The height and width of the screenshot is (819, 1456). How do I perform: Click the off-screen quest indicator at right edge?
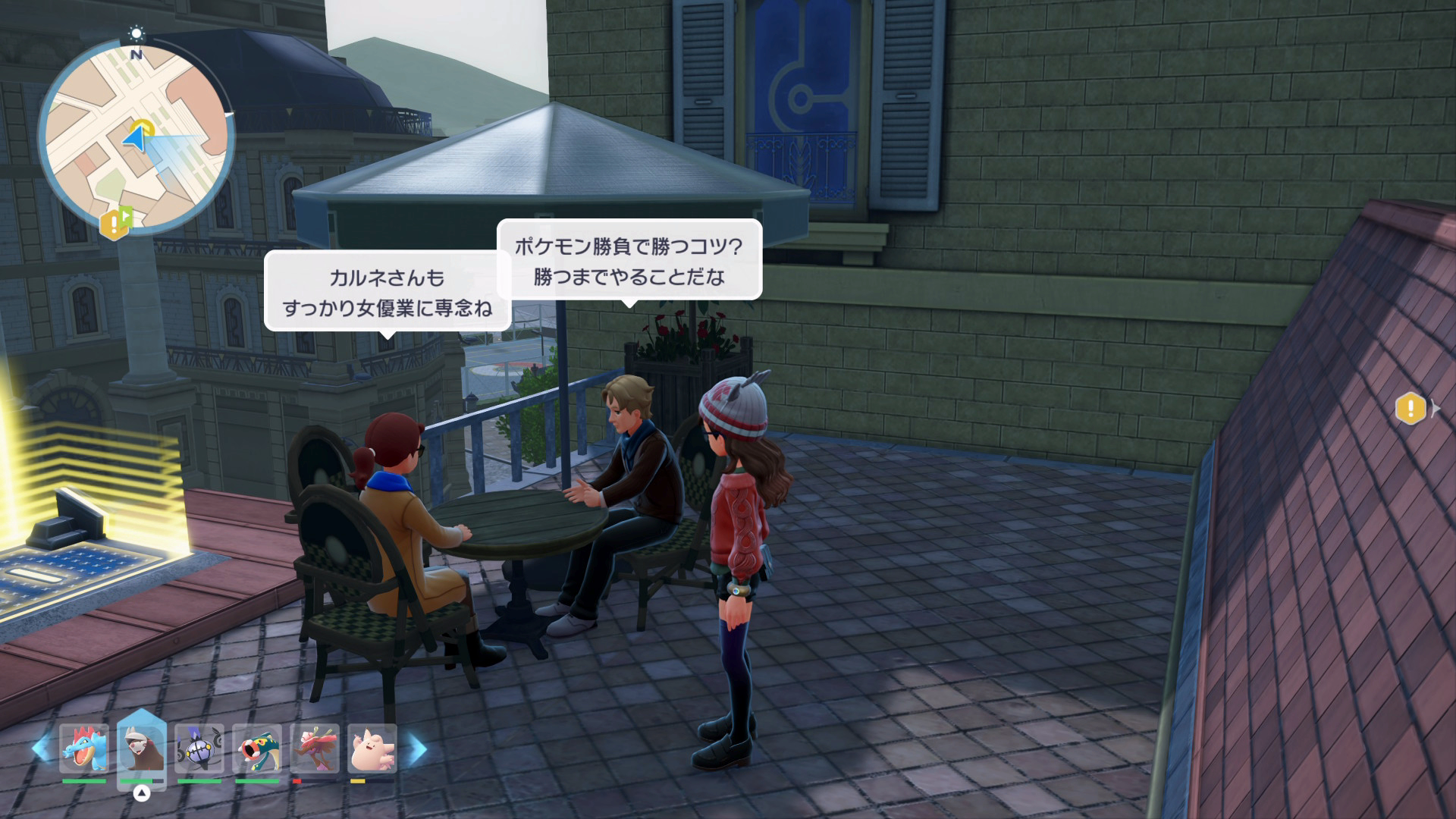pyautogui.click(x=1410, y=409)
